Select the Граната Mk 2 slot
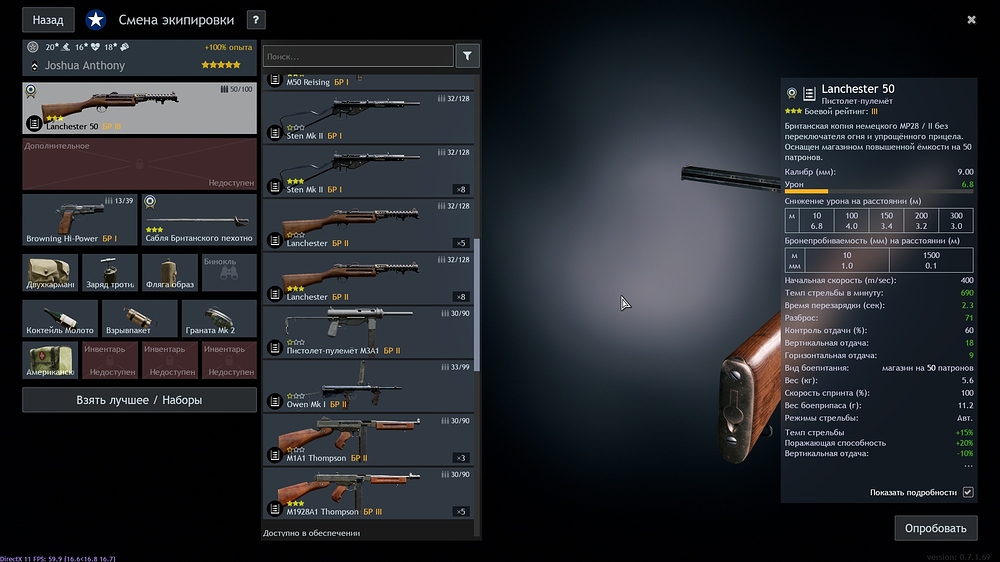 [x=219, y=318]
